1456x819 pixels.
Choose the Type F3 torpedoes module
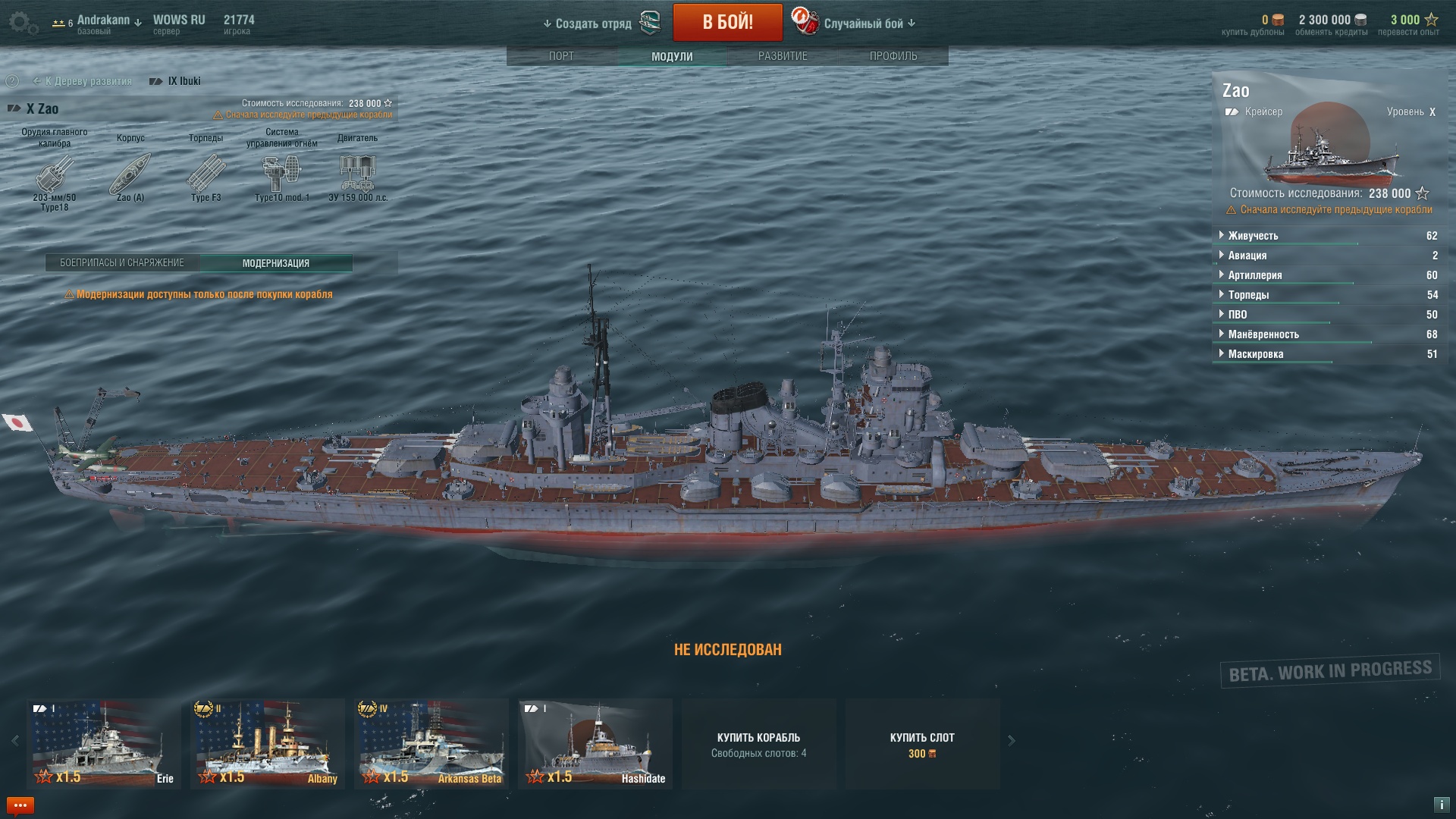coord(206,174)
